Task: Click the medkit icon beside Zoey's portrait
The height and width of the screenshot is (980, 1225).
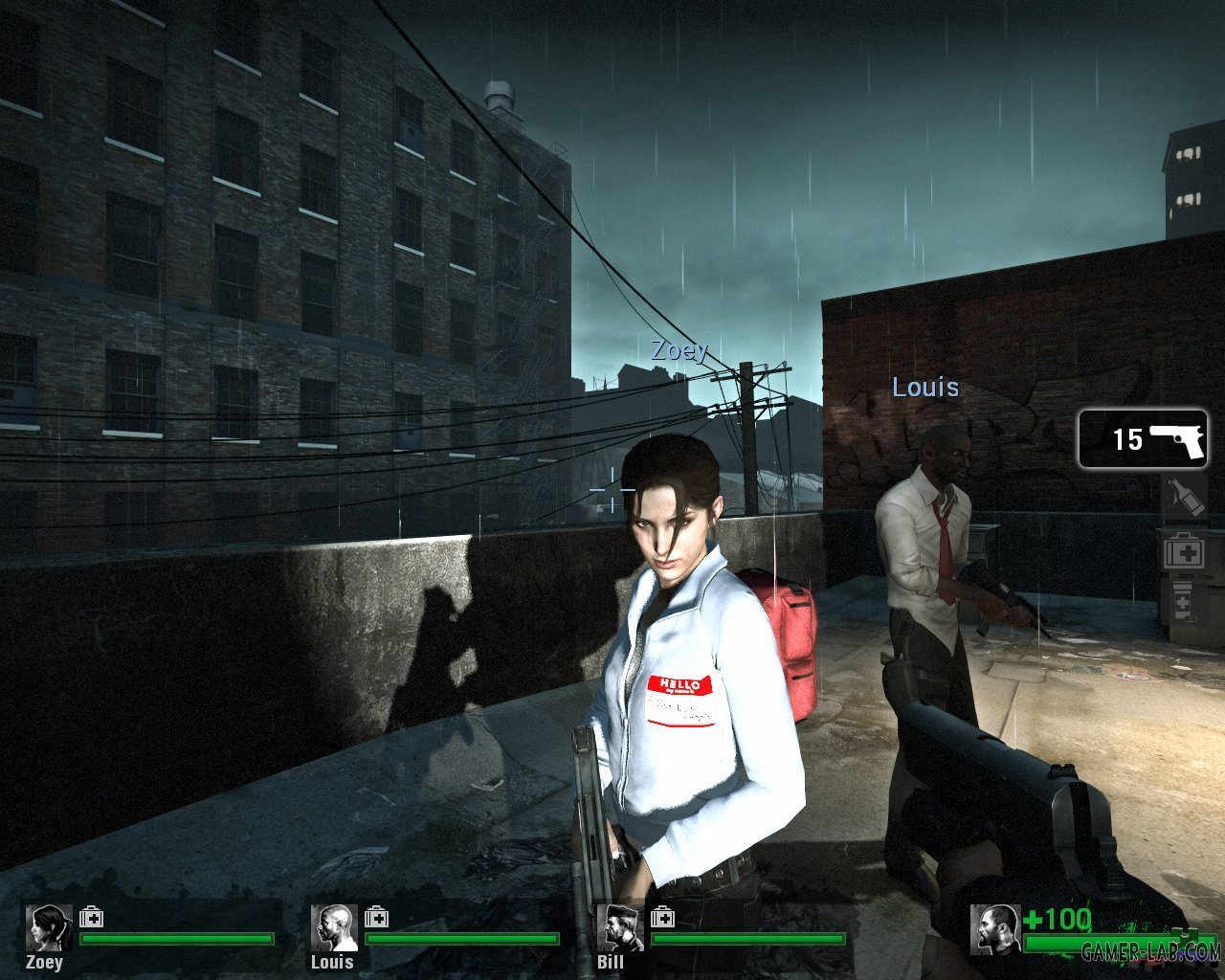Action: tap(92, 918)
